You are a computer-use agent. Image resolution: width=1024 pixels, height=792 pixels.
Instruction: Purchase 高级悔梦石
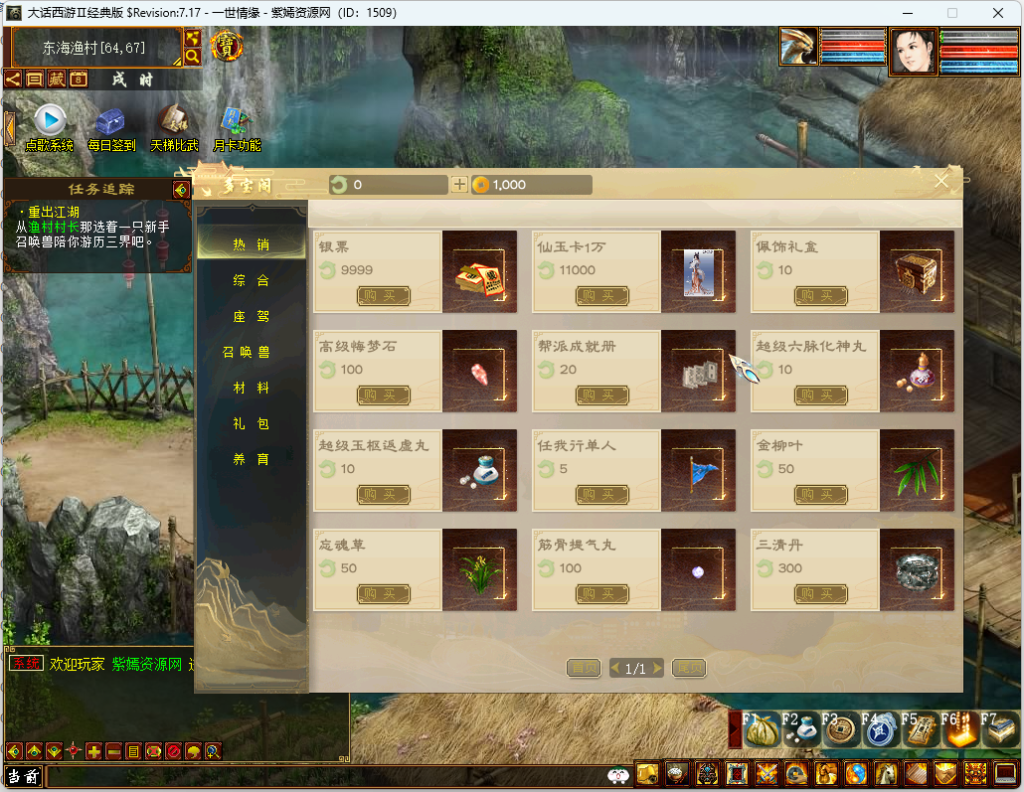coord(384,395)
